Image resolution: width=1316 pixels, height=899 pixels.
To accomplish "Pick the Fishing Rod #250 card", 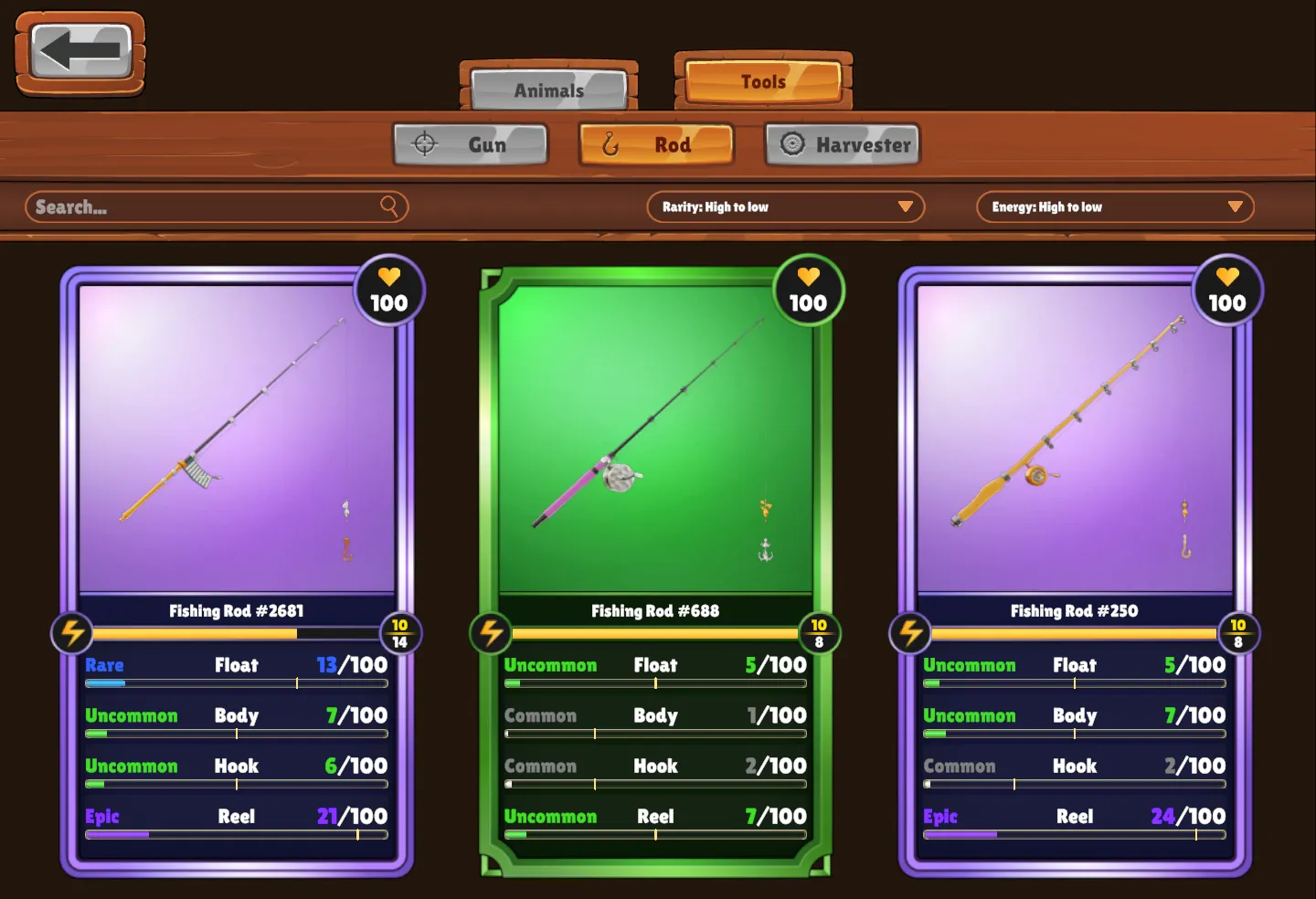I will pyautogui.click(x=1075, y=439).
